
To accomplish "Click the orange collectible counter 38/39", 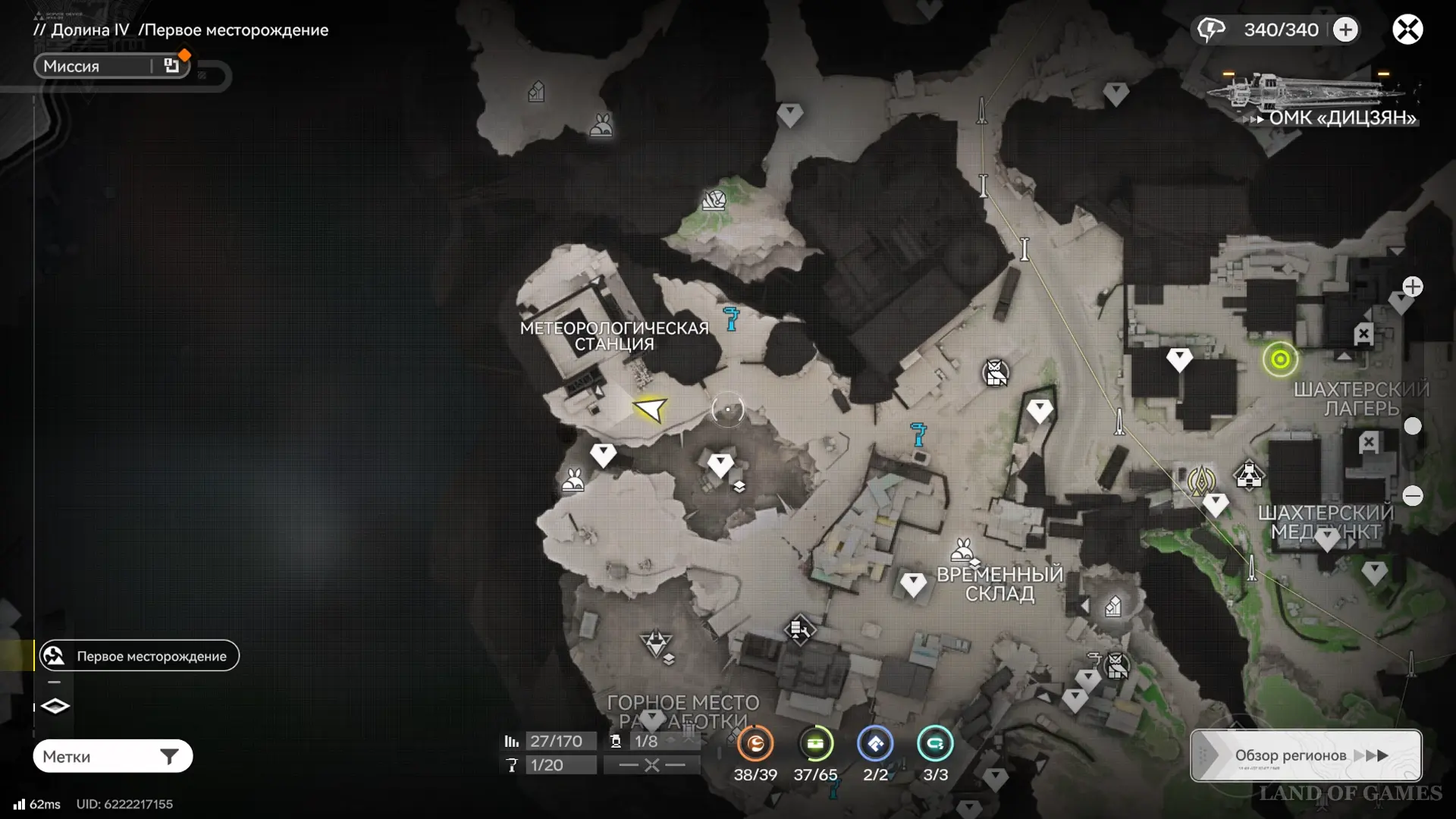I will pos(755,744).
